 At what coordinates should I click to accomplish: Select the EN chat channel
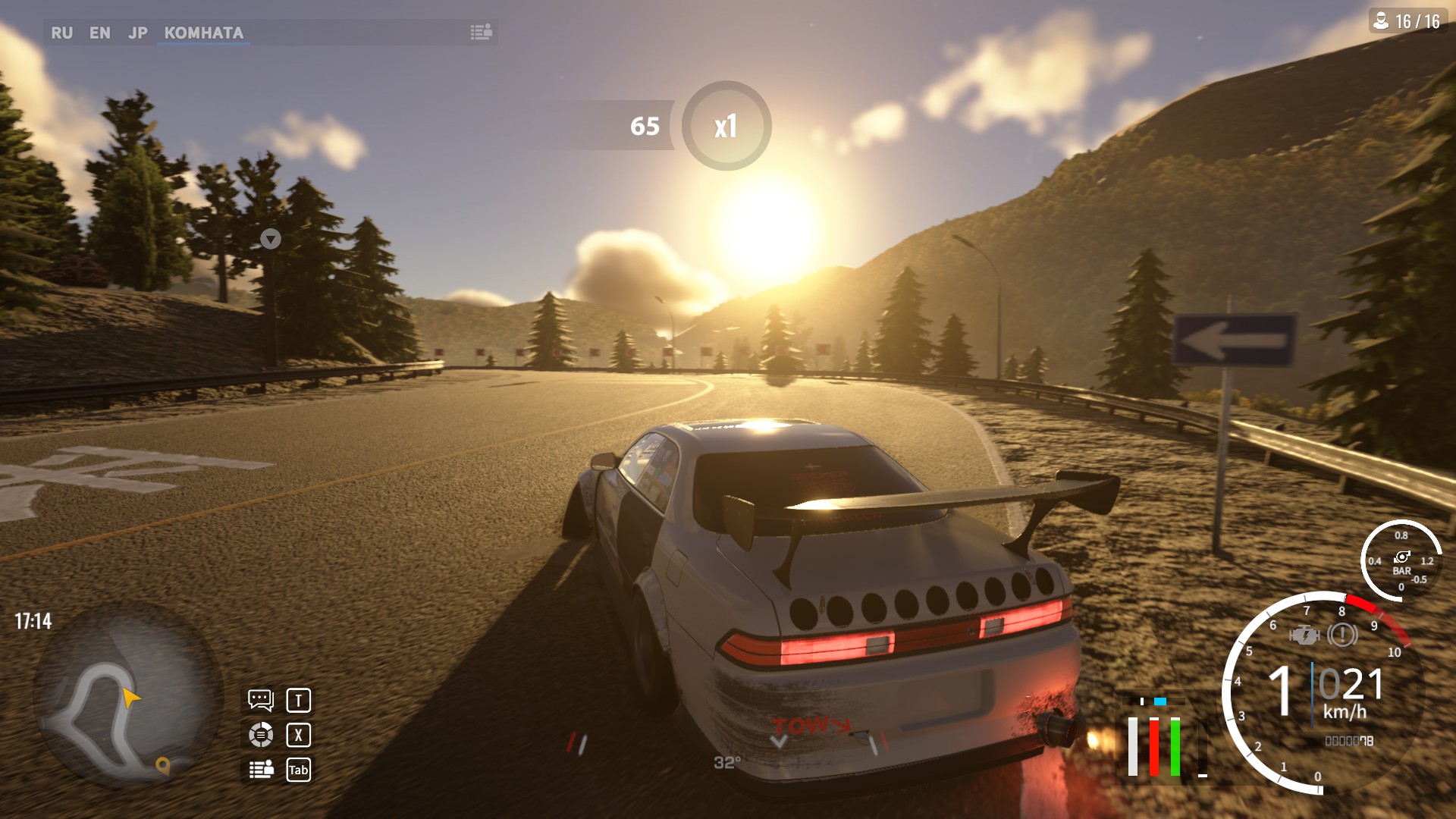click(x=99, y=33)
